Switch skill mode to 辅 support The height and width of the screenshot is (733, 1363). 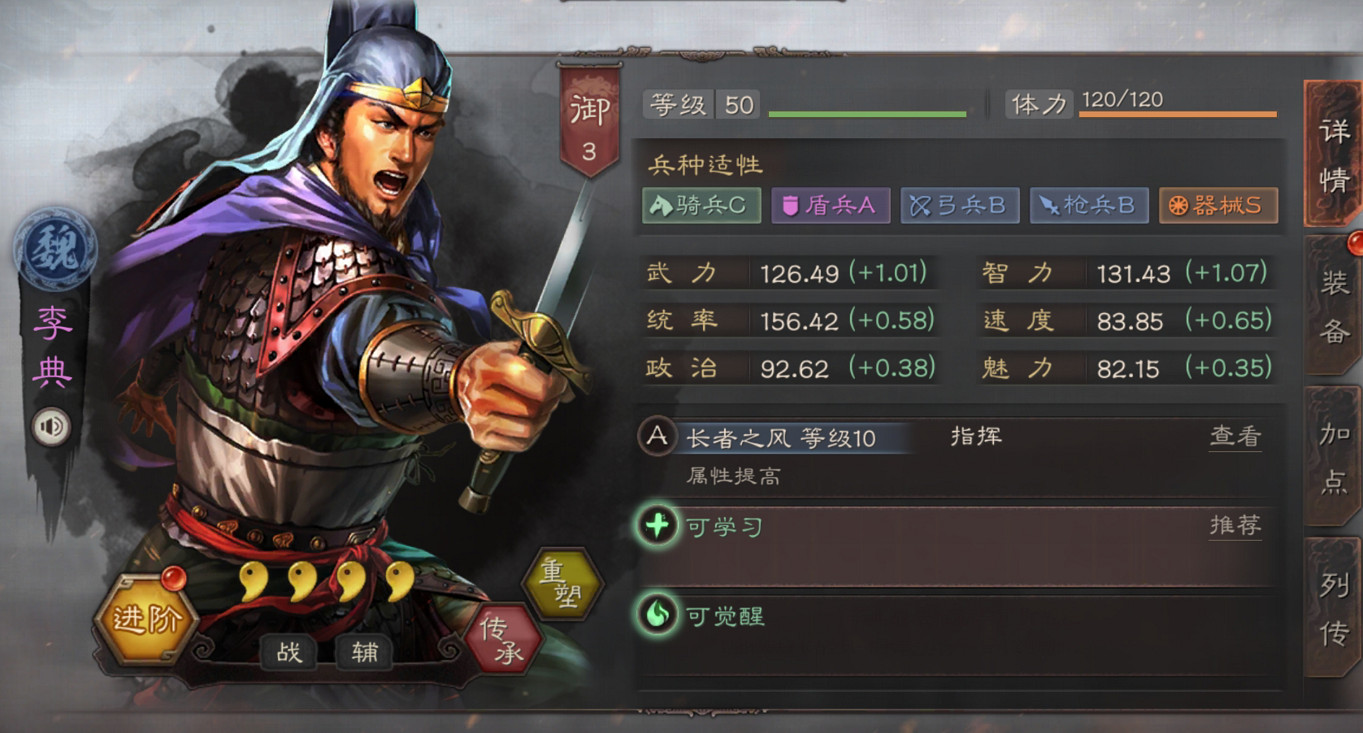(364, 650)
